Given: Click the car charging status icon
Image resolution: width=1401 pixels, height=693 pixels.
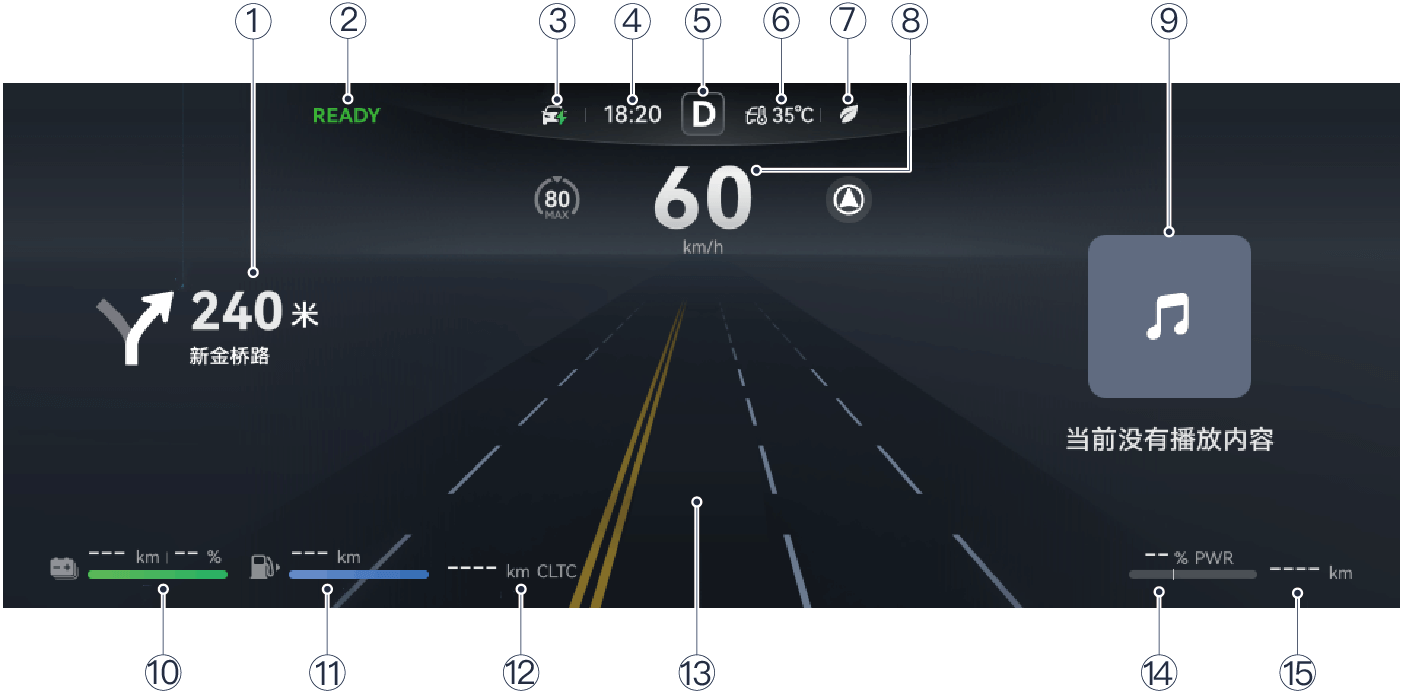Looking at the screenshot, I should [554, 115].
